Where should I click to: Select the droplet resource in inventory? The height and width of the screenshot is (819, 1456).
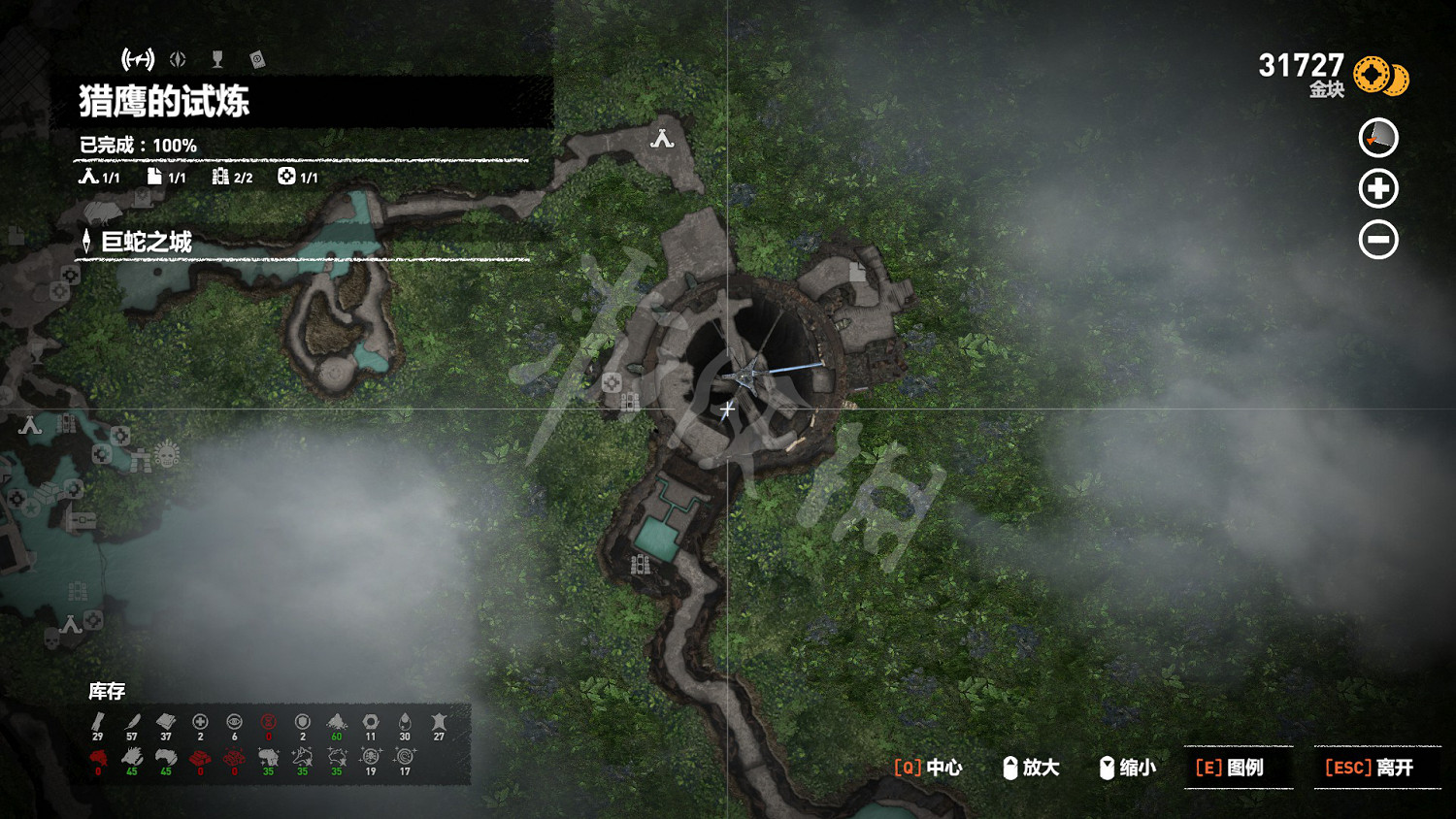point(405,723)
